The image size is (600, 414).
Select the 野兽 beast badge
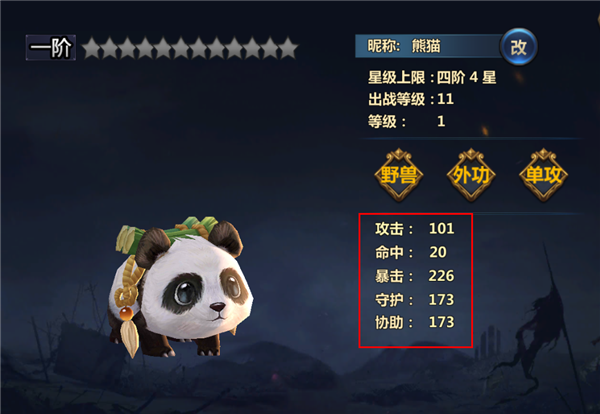tap(398, 174)
